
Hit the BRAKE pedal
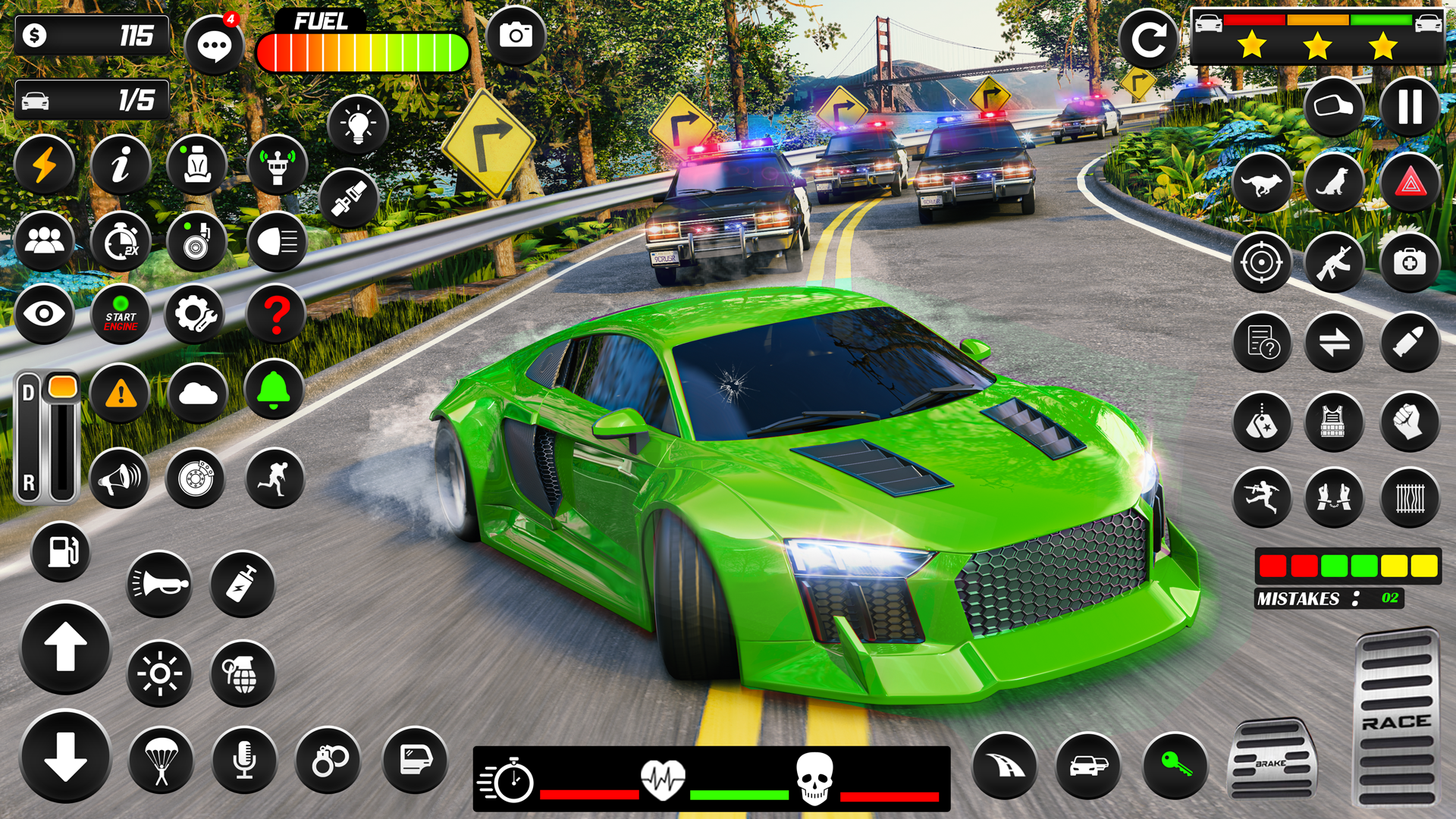click(x=1272, y=758)
